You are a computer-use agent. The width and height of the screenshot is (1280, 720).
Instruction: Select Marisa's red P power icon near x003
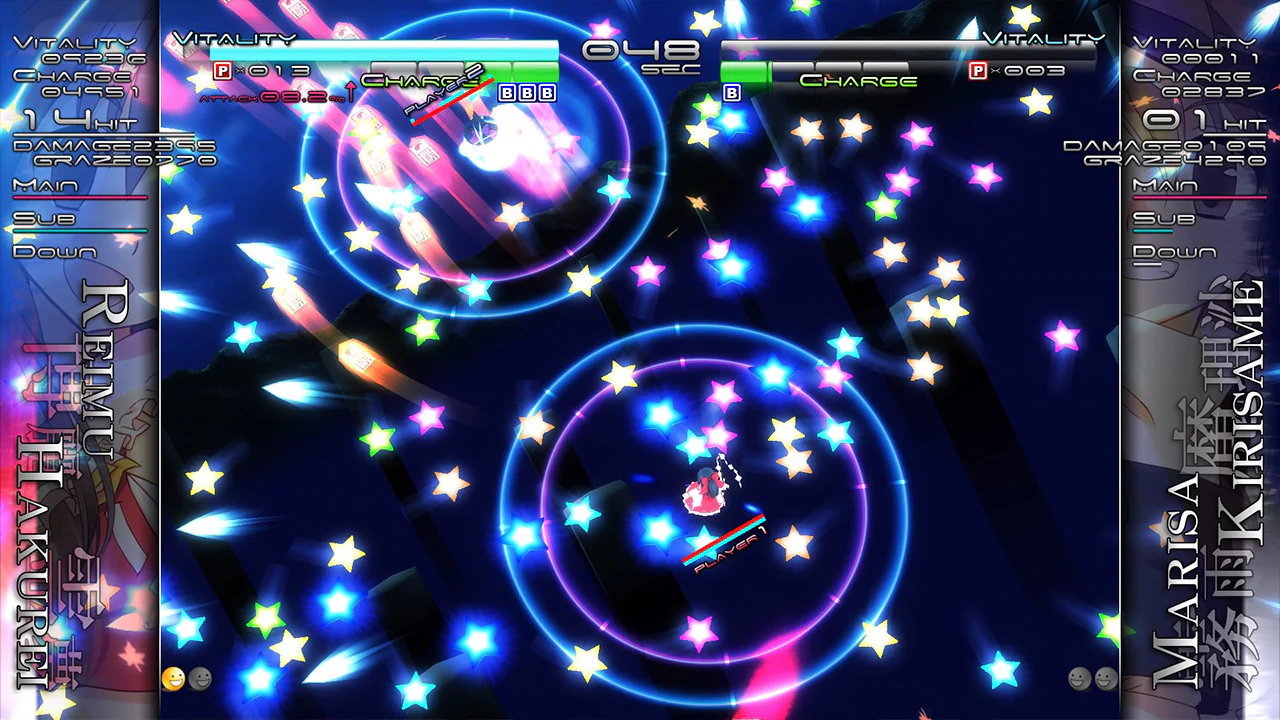[979, 71]
